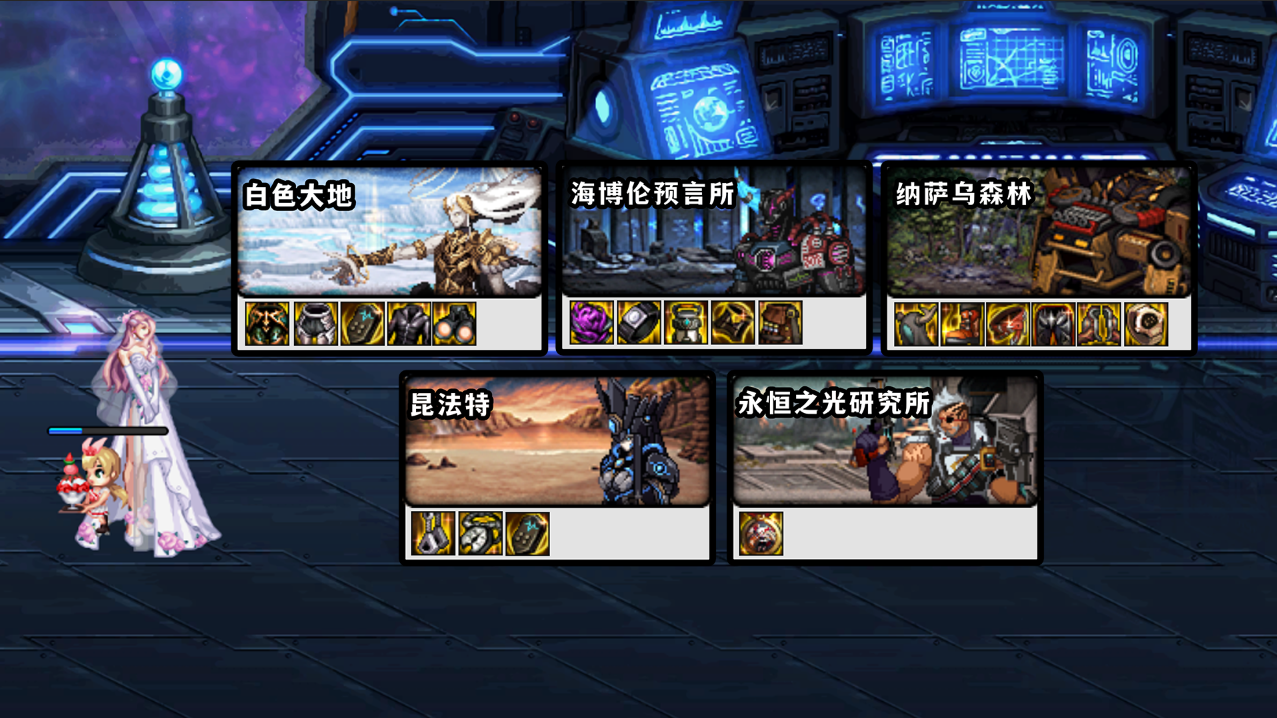Select the grey armored skirt item icon

click(x=314, y=324)
